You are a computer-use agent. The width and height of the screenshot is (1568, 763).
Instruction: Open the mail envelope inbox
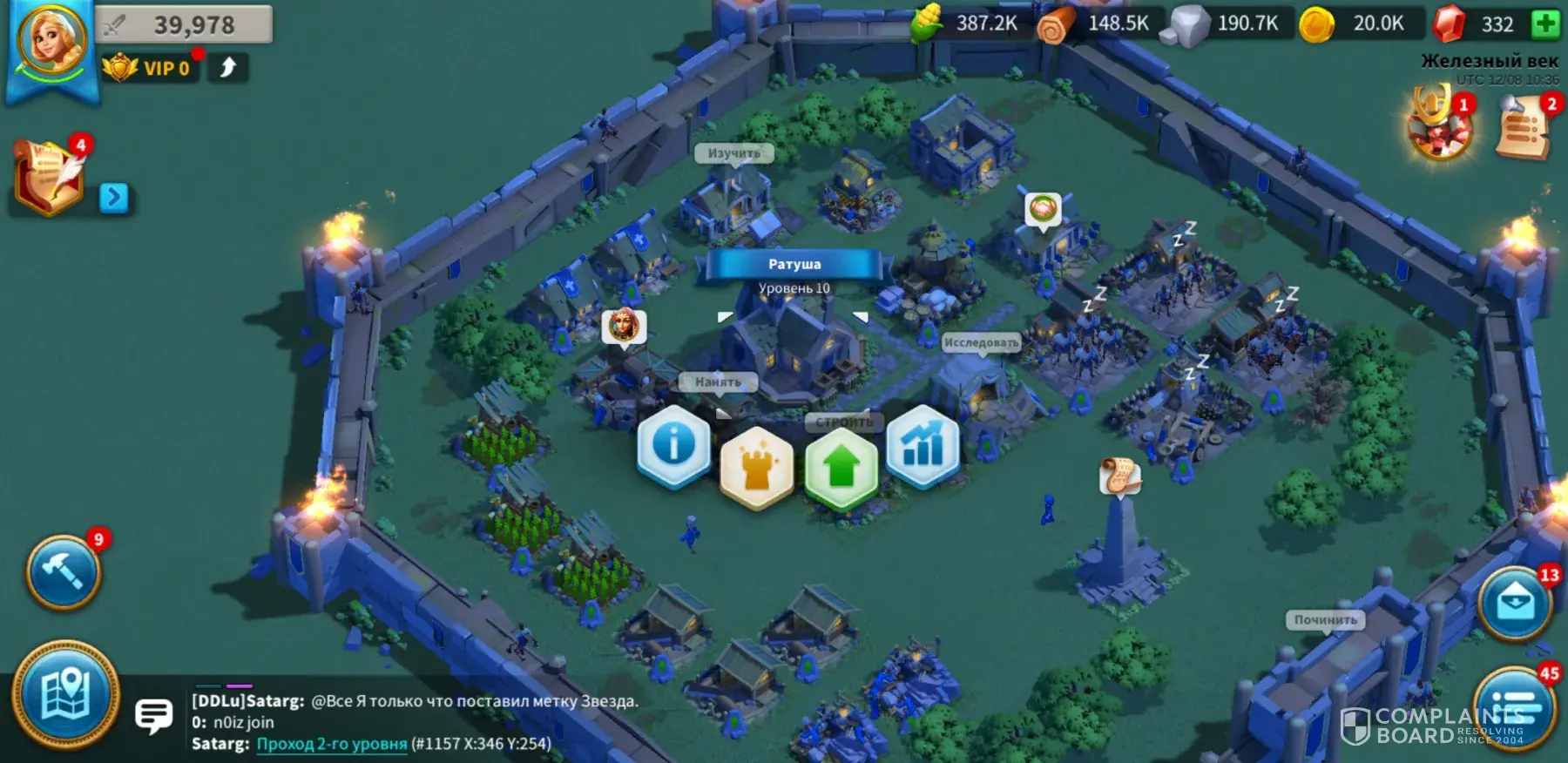[1515, 604]
